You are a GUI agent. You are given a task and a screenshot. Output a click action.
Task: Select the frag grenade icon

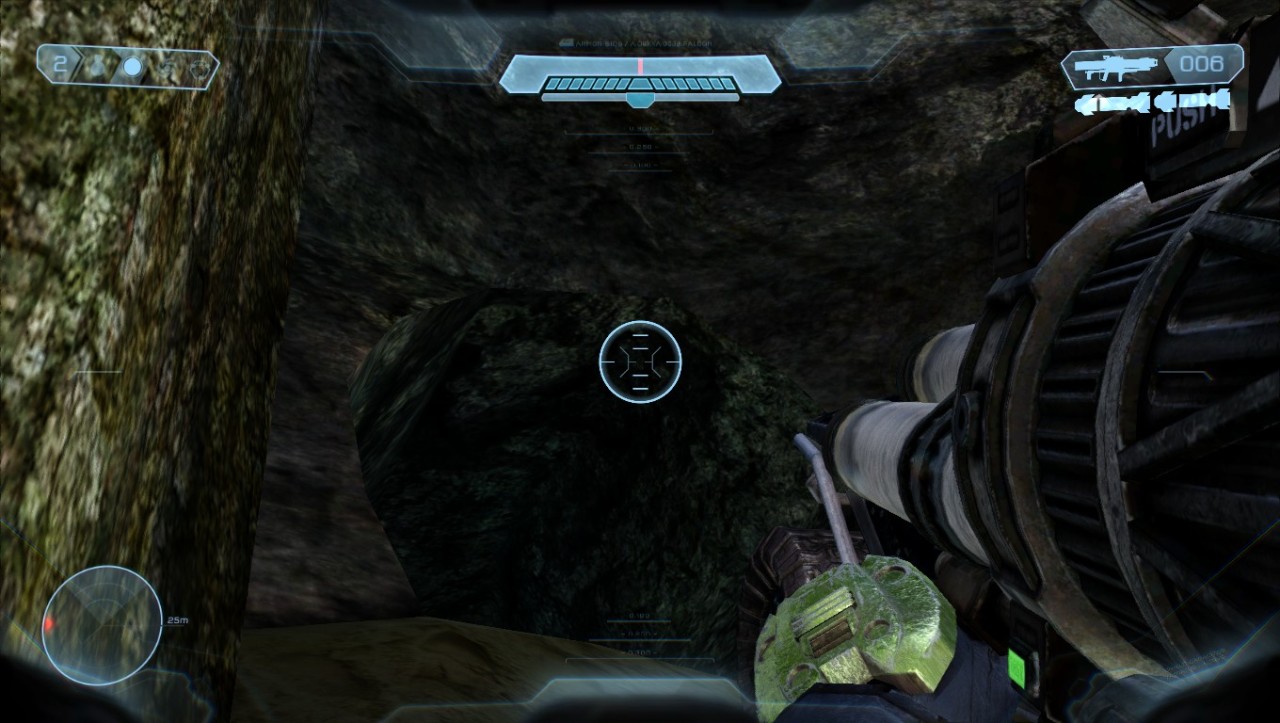[95, 67]
